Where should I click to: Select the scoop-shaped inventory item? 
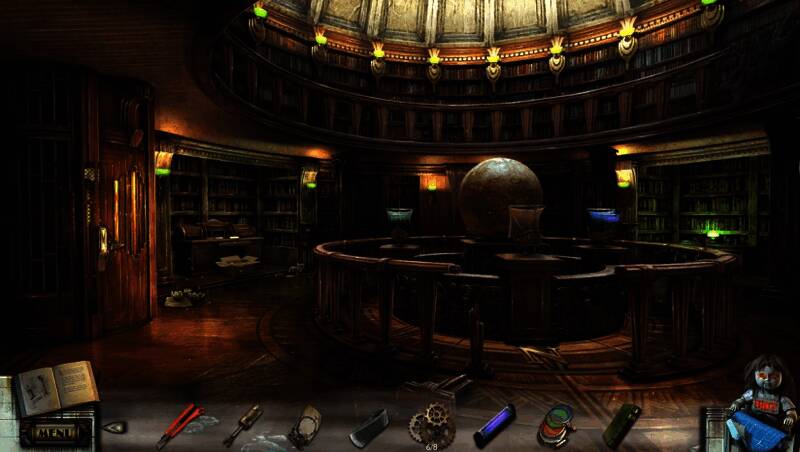click(x=305, y=426)
